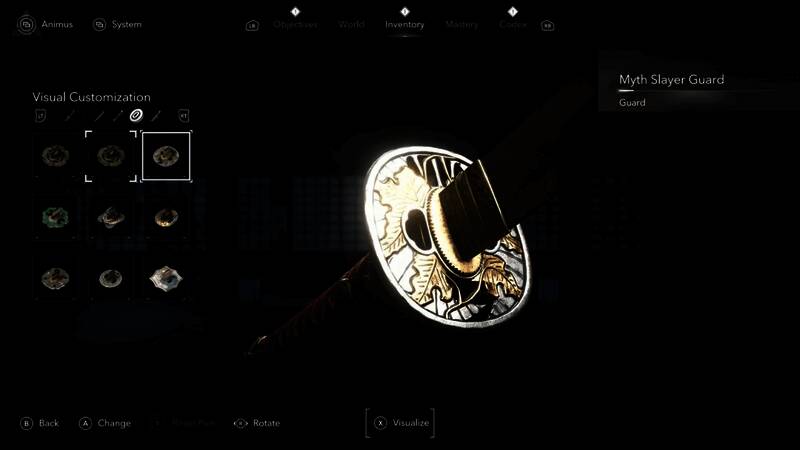The height and width of the screenshot is (450, 800).
Task: Open the Animus menu
Action: tap(46, 24)
